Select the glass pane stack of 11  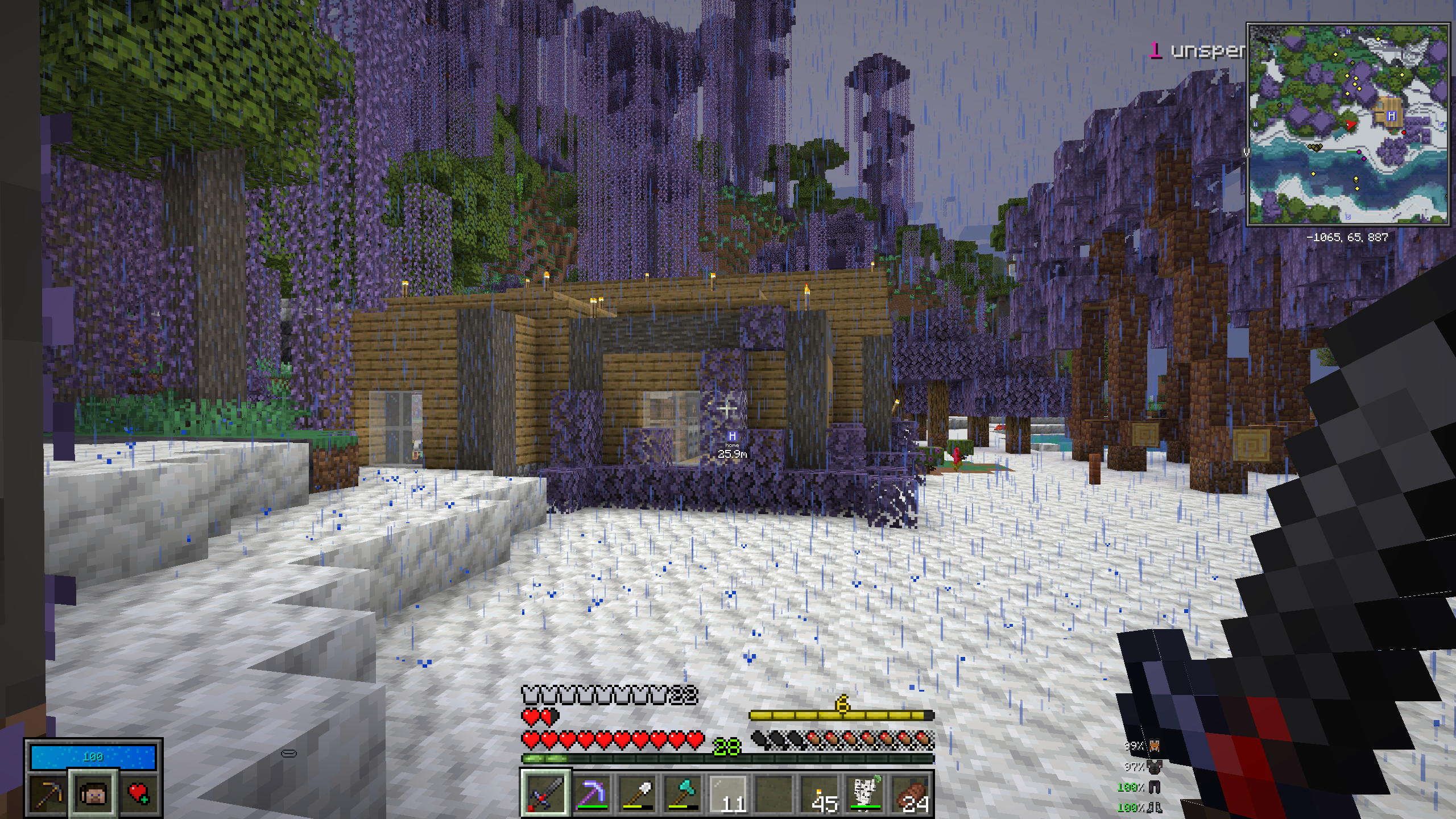tap(728, 793)
